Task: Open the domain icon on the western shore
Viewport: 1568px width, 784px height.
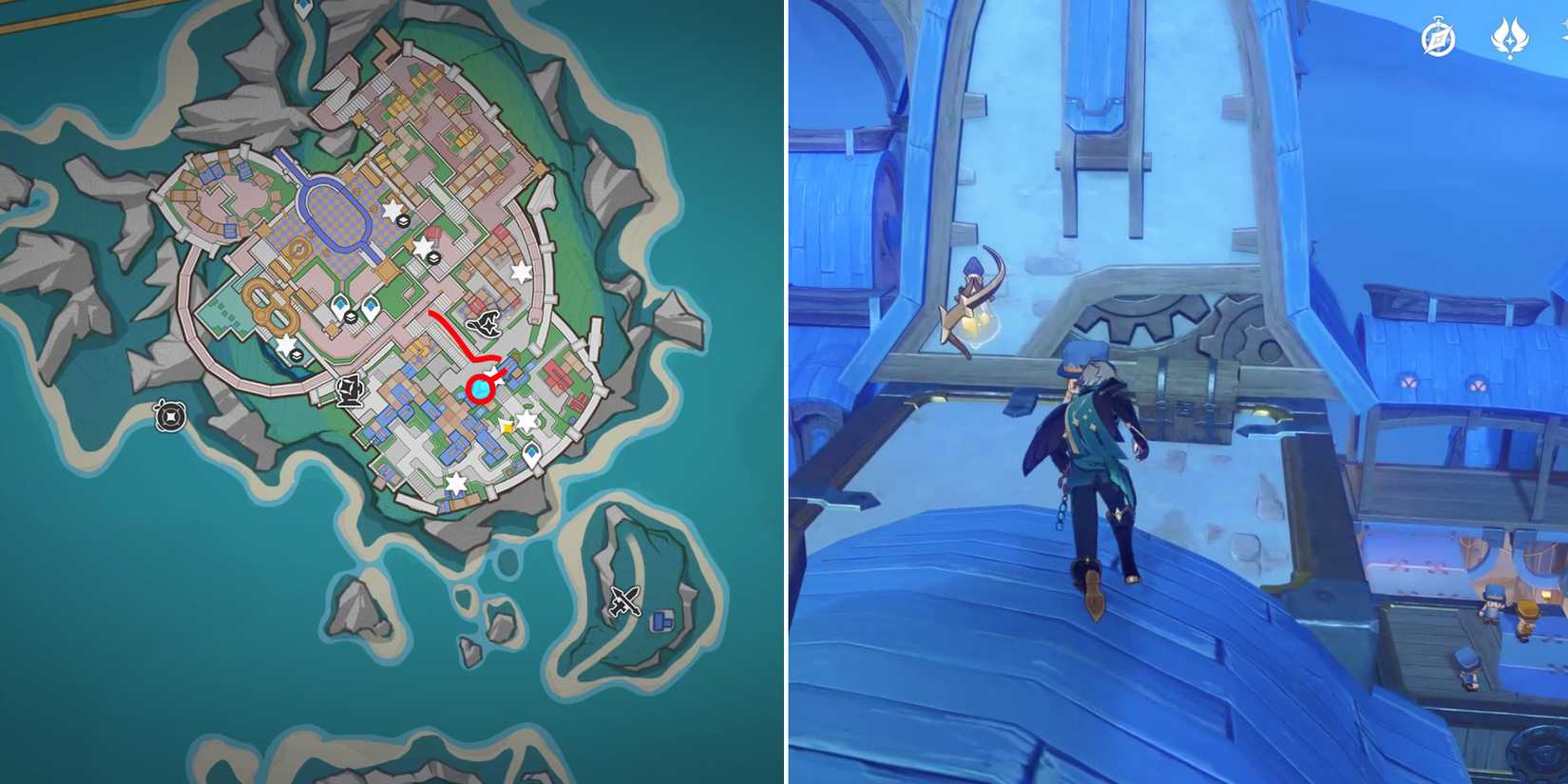Action: (169, 415)
